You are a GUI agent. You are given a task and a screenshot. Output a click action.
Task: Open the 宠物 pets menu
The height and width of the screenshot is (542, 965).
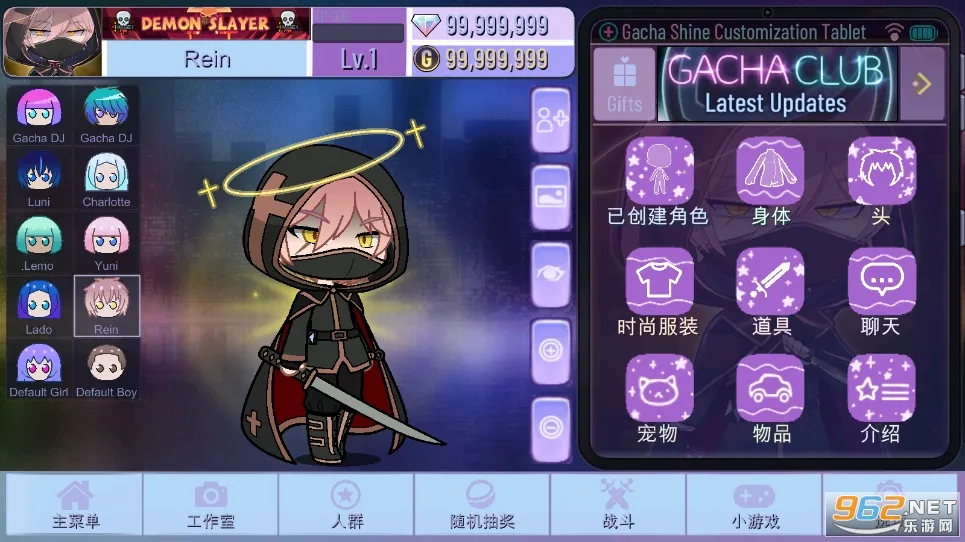click(659, 398)
